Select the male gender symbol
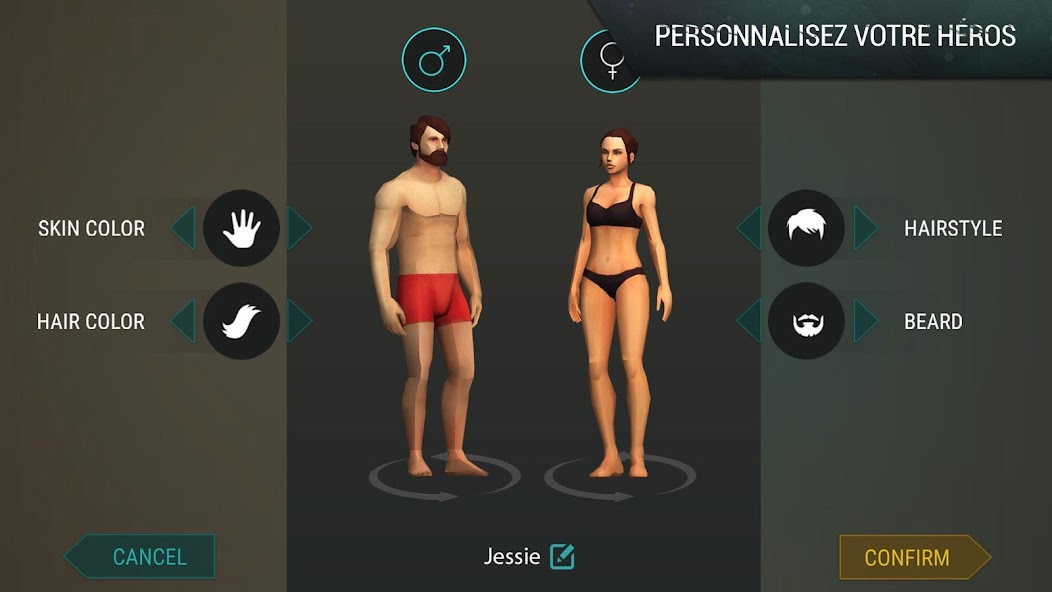 pyautogui.click(x=433, y=60)
